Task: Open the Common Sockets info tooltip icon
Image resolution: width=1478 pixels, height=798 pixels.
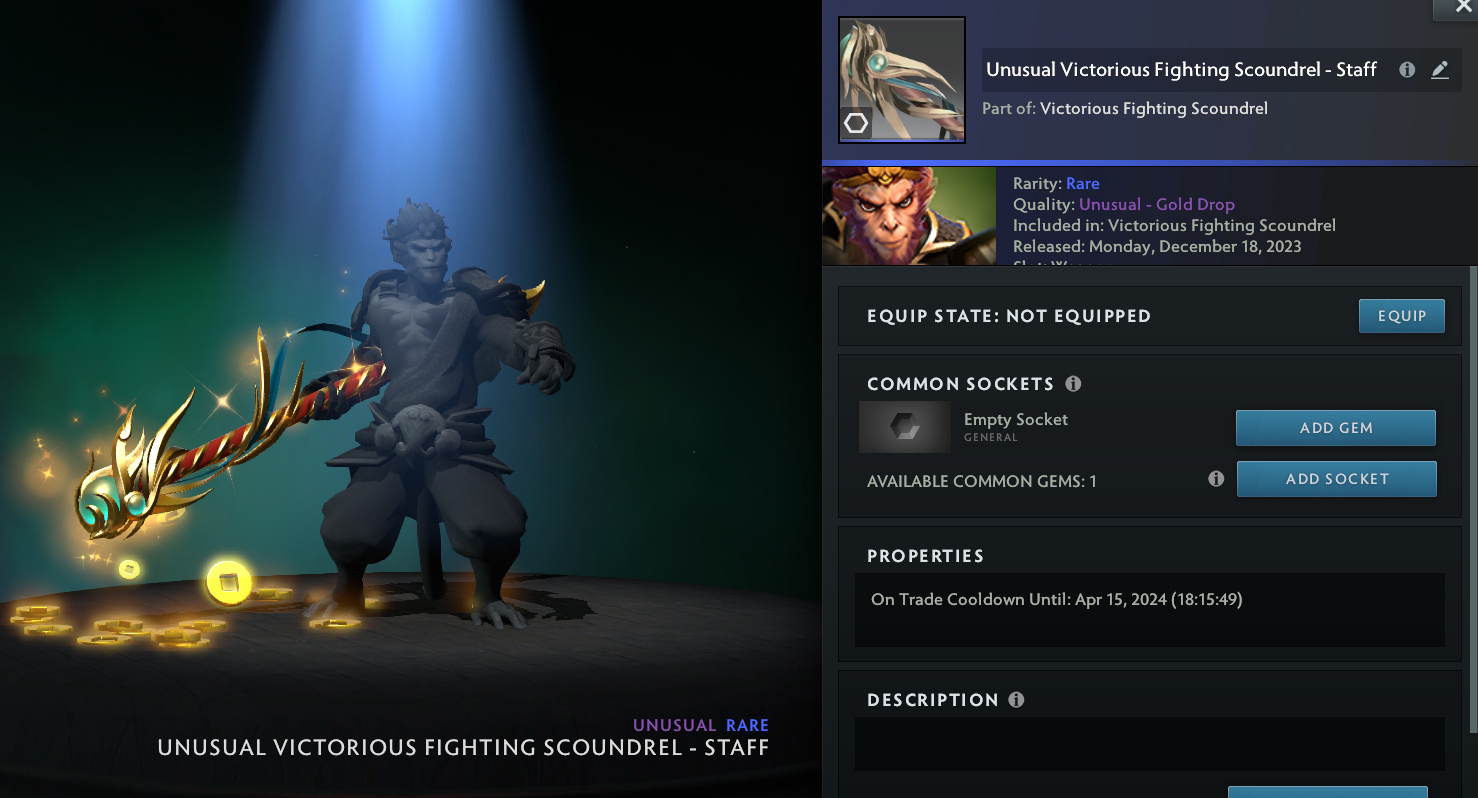Action: click(1073, 384)
